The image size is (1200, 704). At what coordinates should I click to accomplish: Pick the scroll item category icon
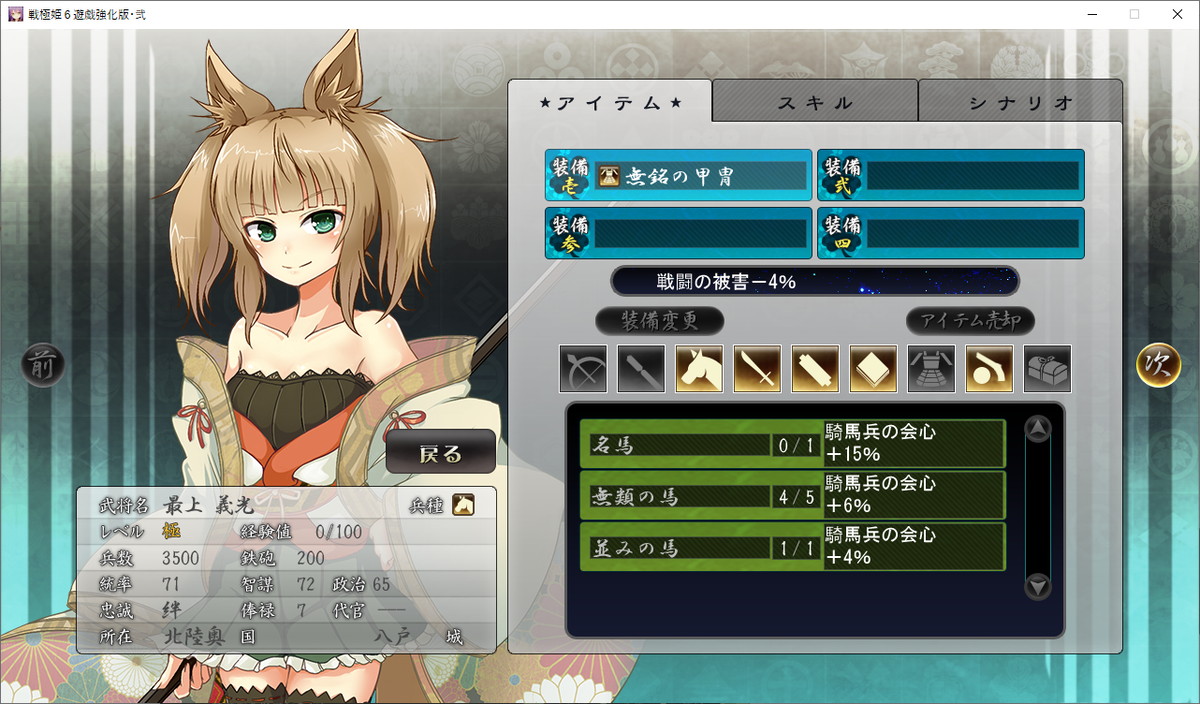coord(815,369)
